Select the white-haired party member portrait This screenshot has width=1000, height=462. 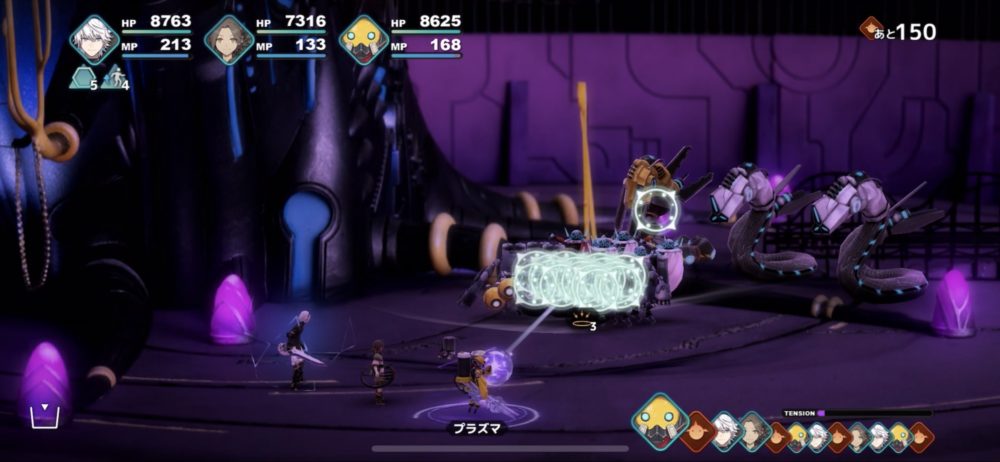tap(94, 39)
